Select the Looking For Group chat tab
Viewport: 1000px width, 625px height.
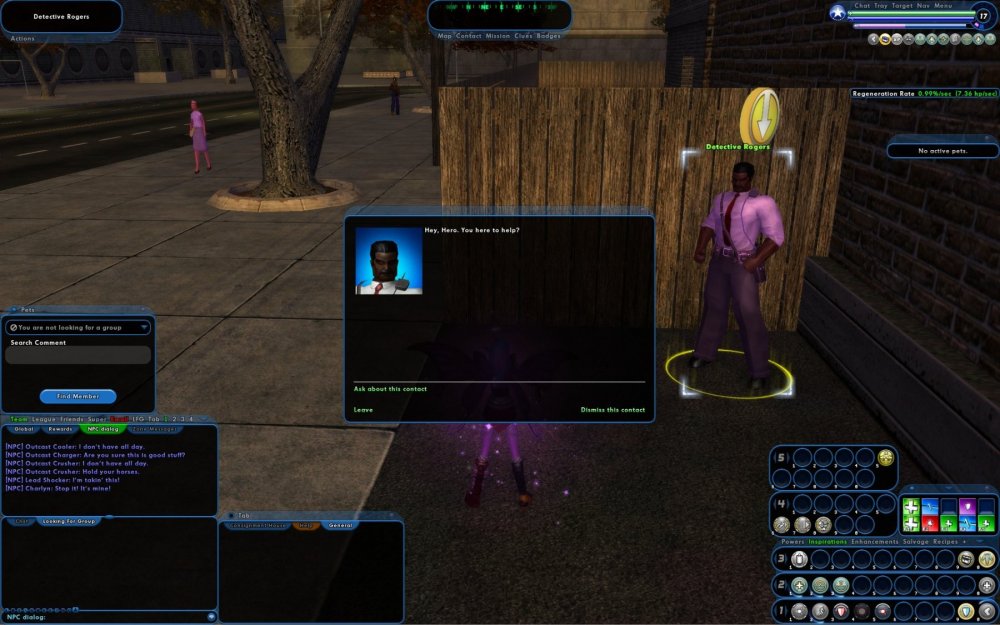click(71, 521)
